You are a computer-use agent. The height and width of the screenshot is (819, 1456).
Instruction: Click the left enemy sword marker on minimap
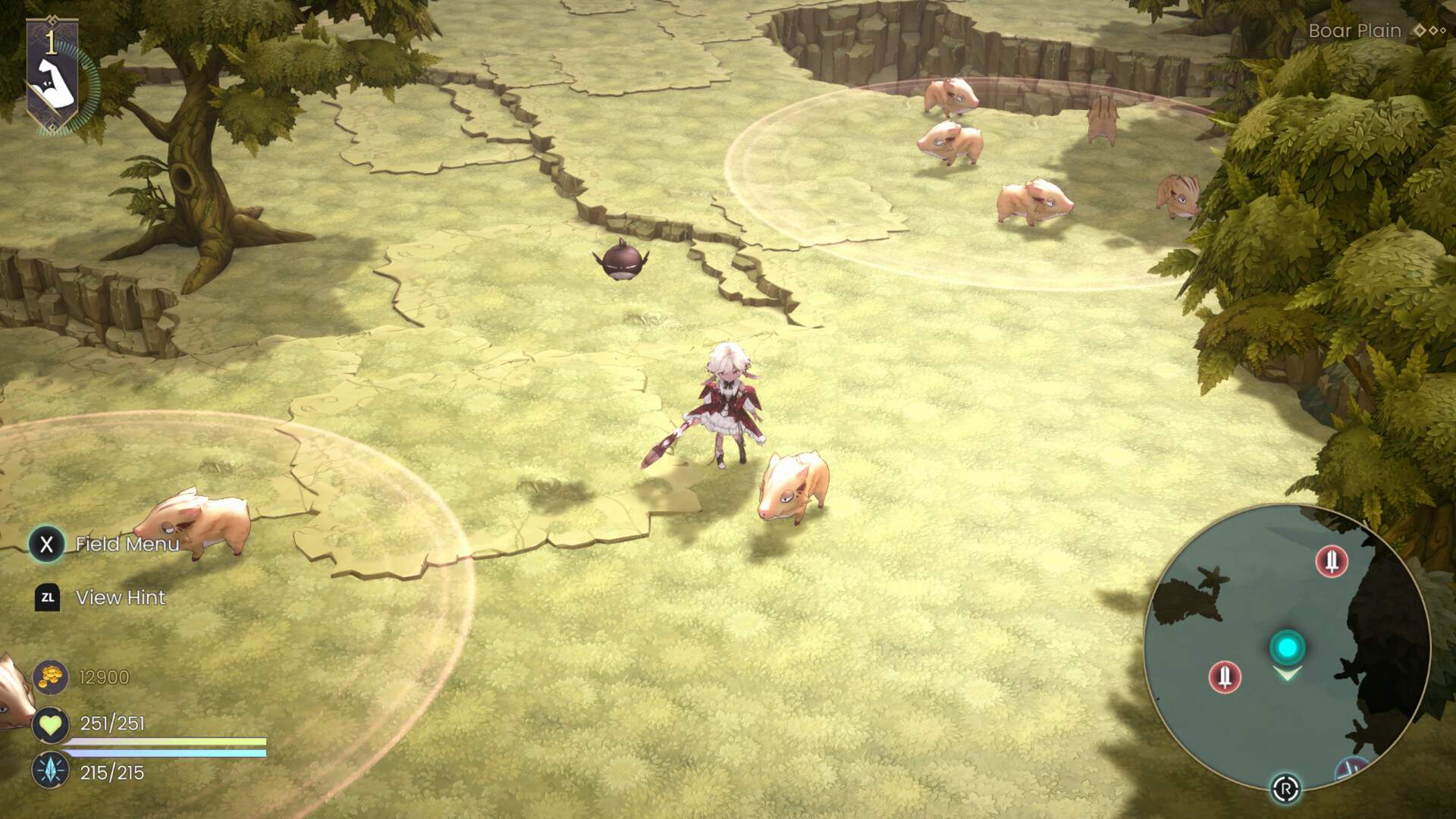(1224, 677)
